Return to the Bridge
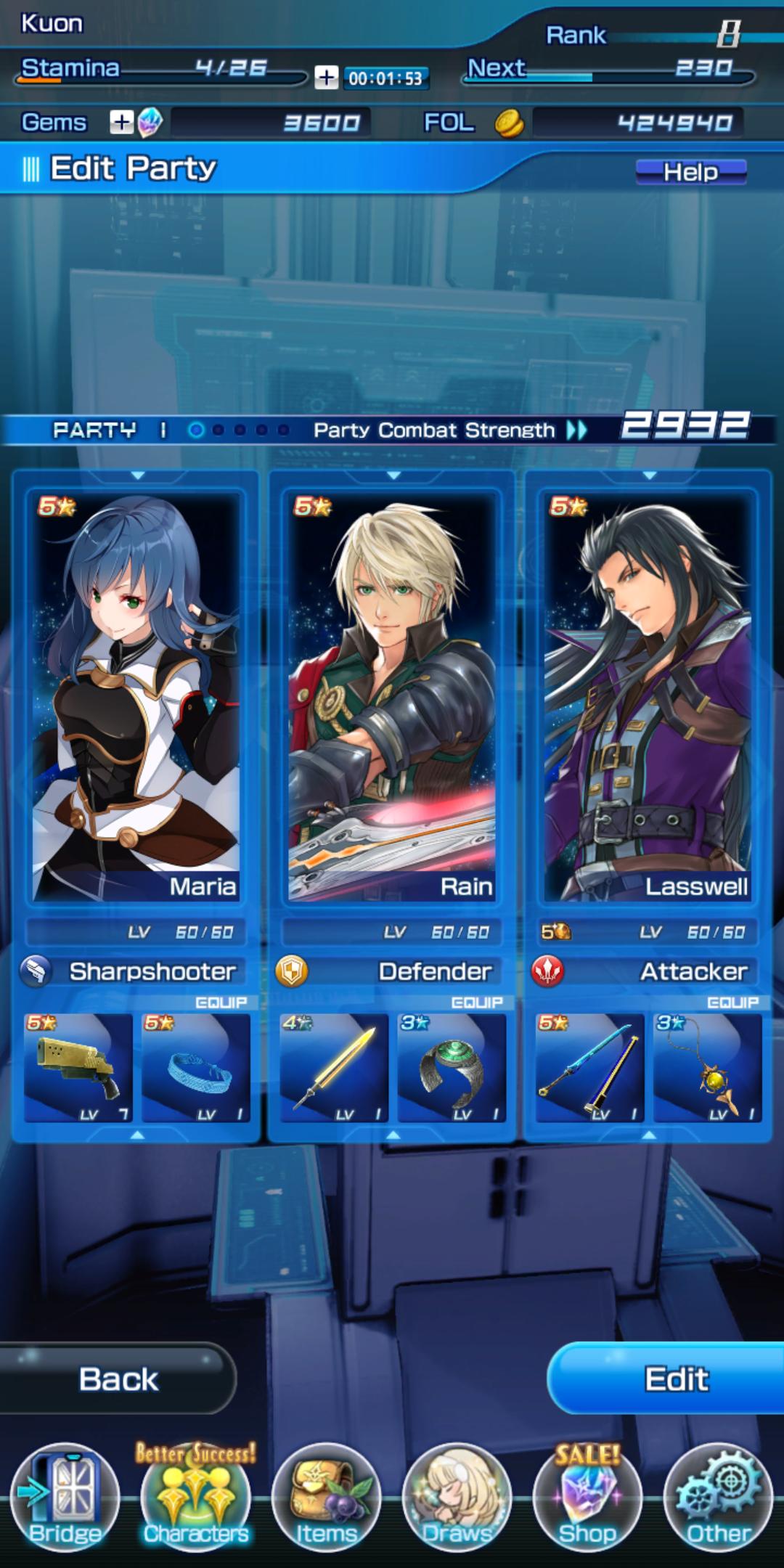This screenshot has width=784, height=1568. [x=65, y=1497]
